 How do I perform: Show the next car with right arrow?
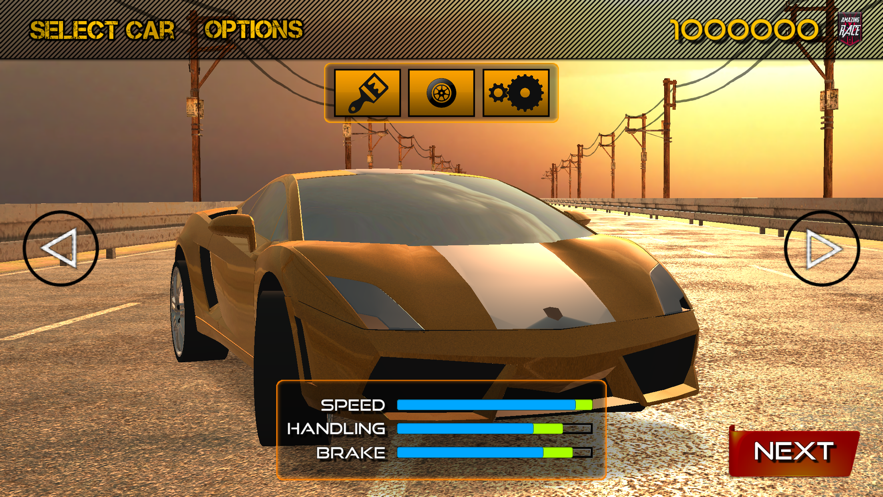[822, 248]
